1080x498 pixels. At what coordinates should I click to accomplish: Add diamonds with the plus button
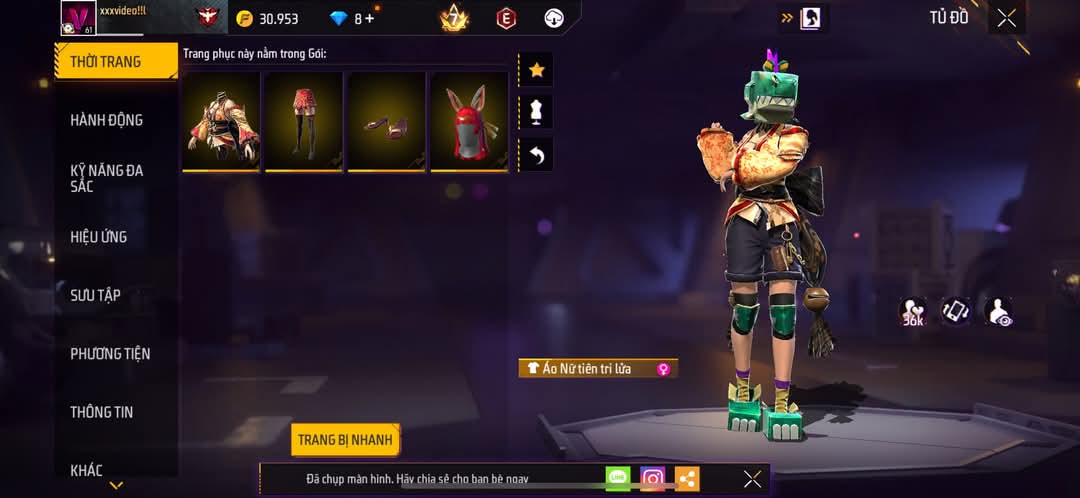(371, 19)
